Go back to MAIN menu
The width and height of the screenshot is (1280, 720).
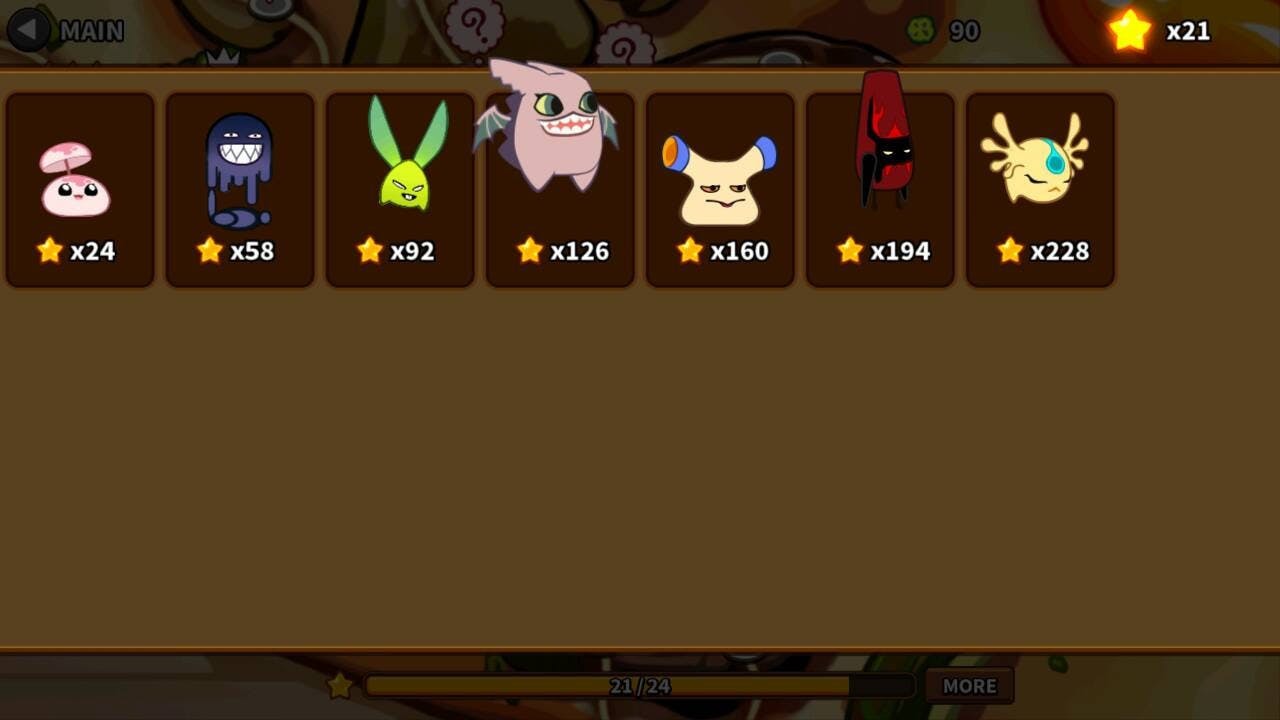(x=66, y=31)
